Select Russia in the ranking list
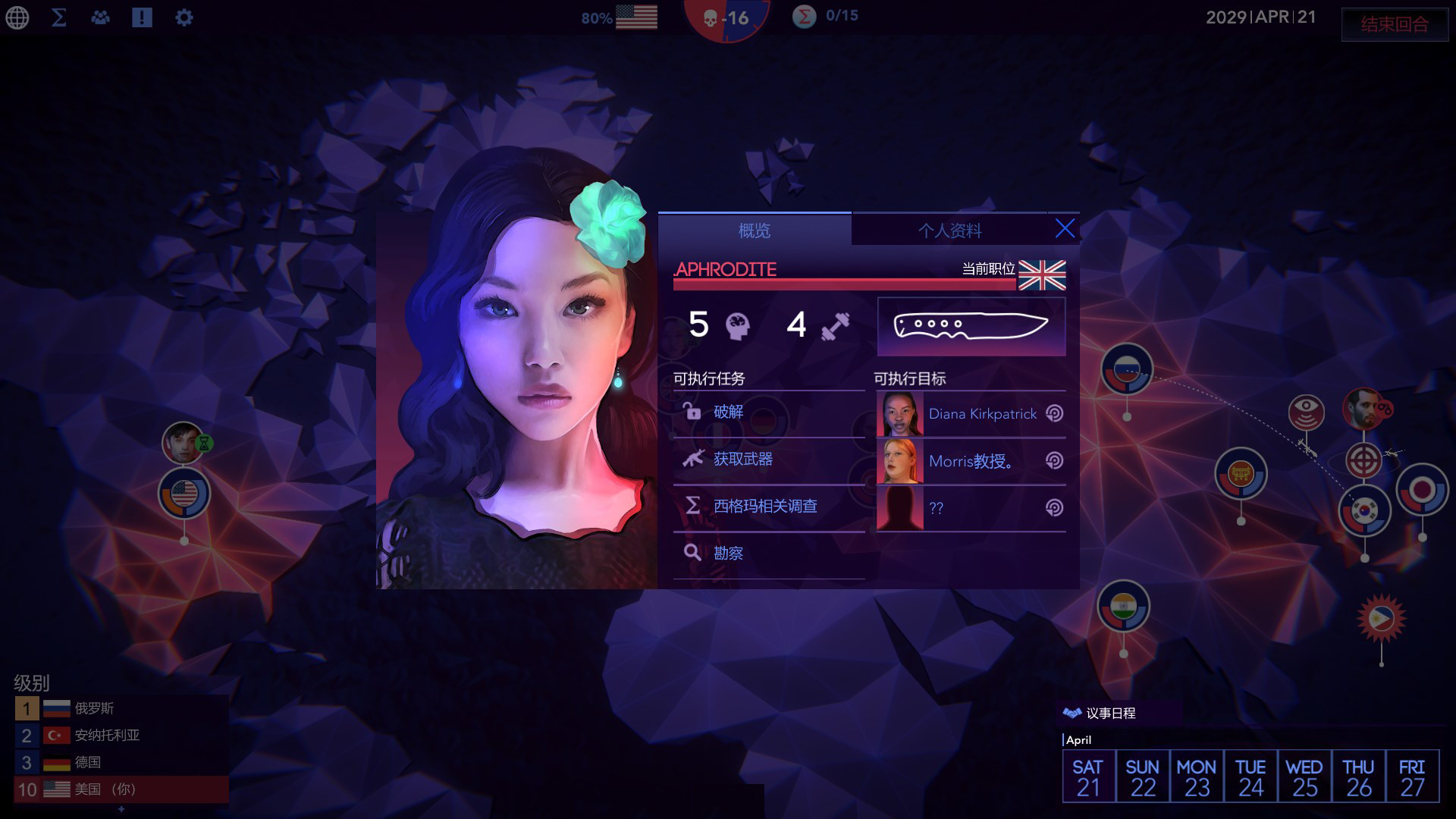1456x819 pixels. pos(94,708)
